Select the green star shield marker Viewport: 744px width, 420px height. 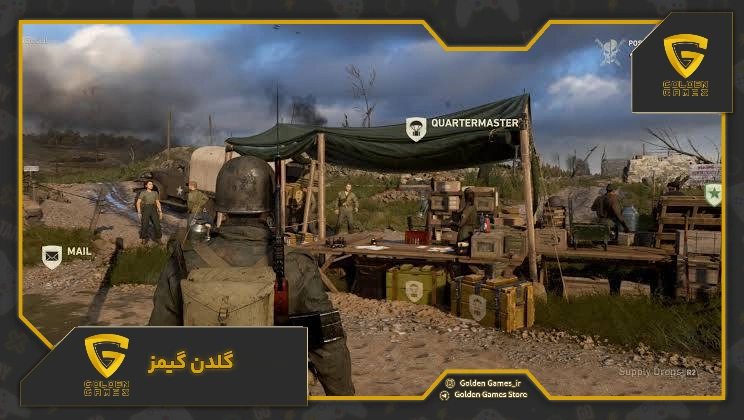click(x=713, y=194)
